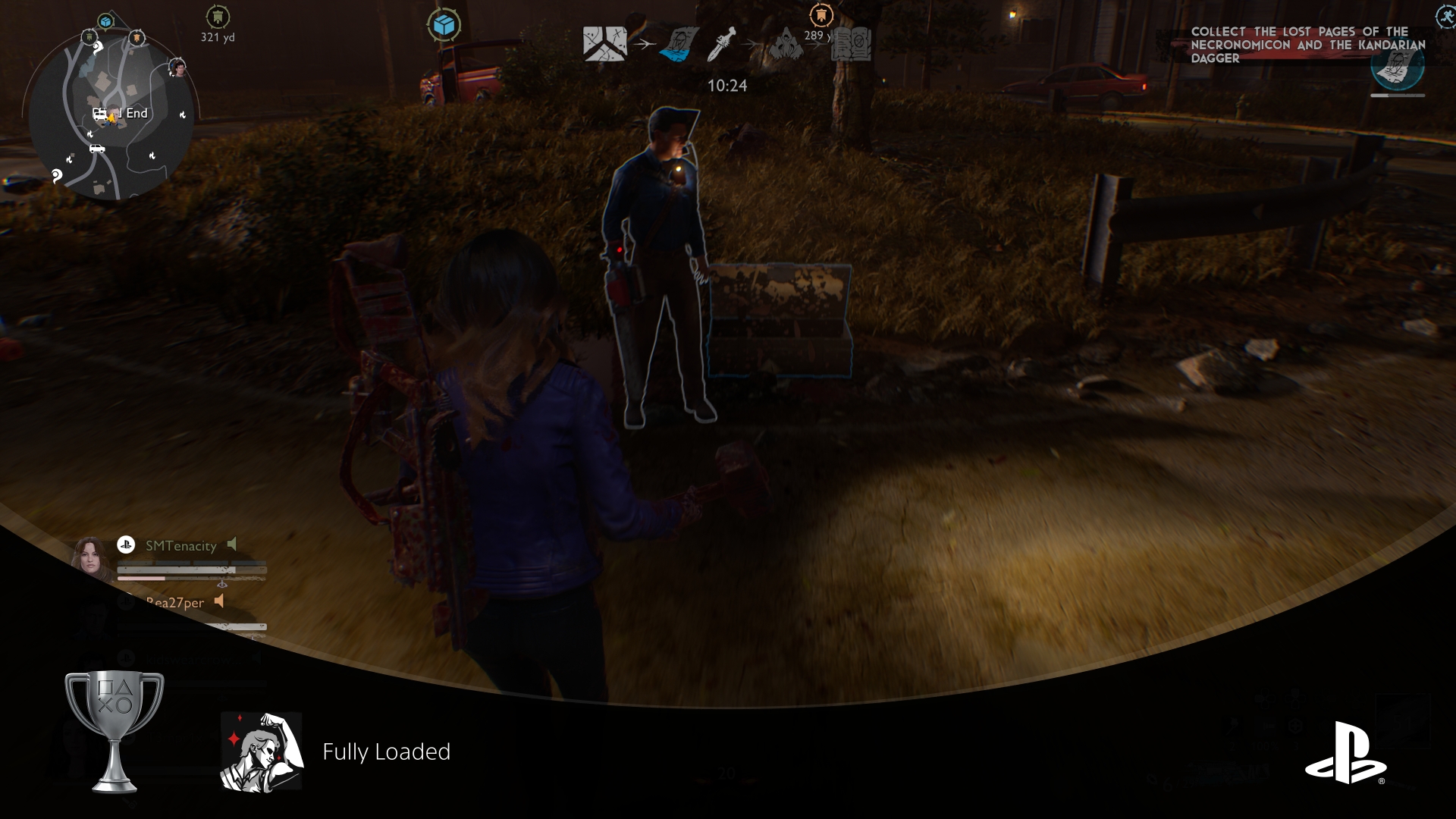Image resolution: width=1456 pixels, height=819 pixels.
Task: Click the arrow chevron after the dagger icon
Action: [752, 43]
